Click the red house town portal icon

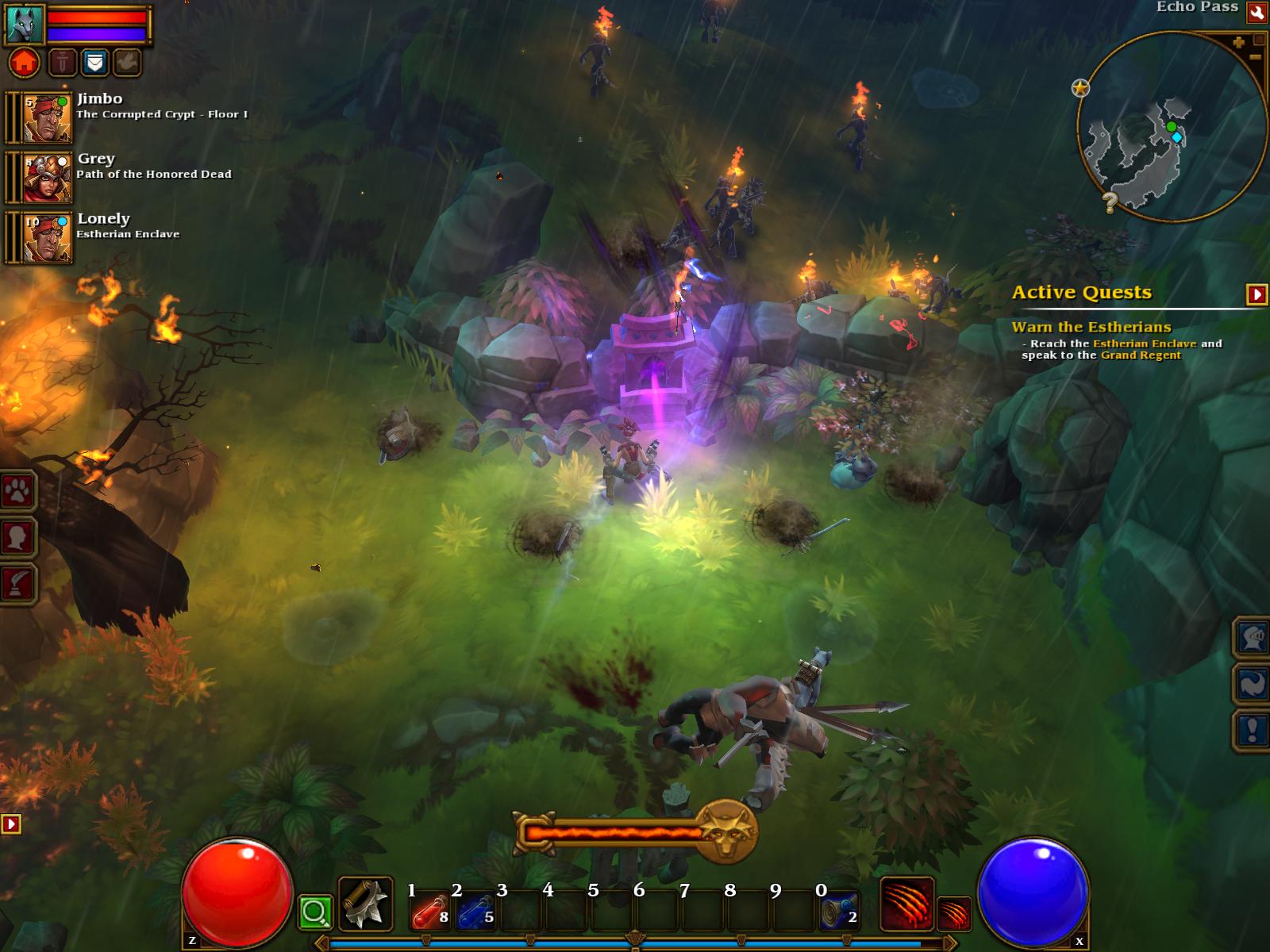point(25,62)
